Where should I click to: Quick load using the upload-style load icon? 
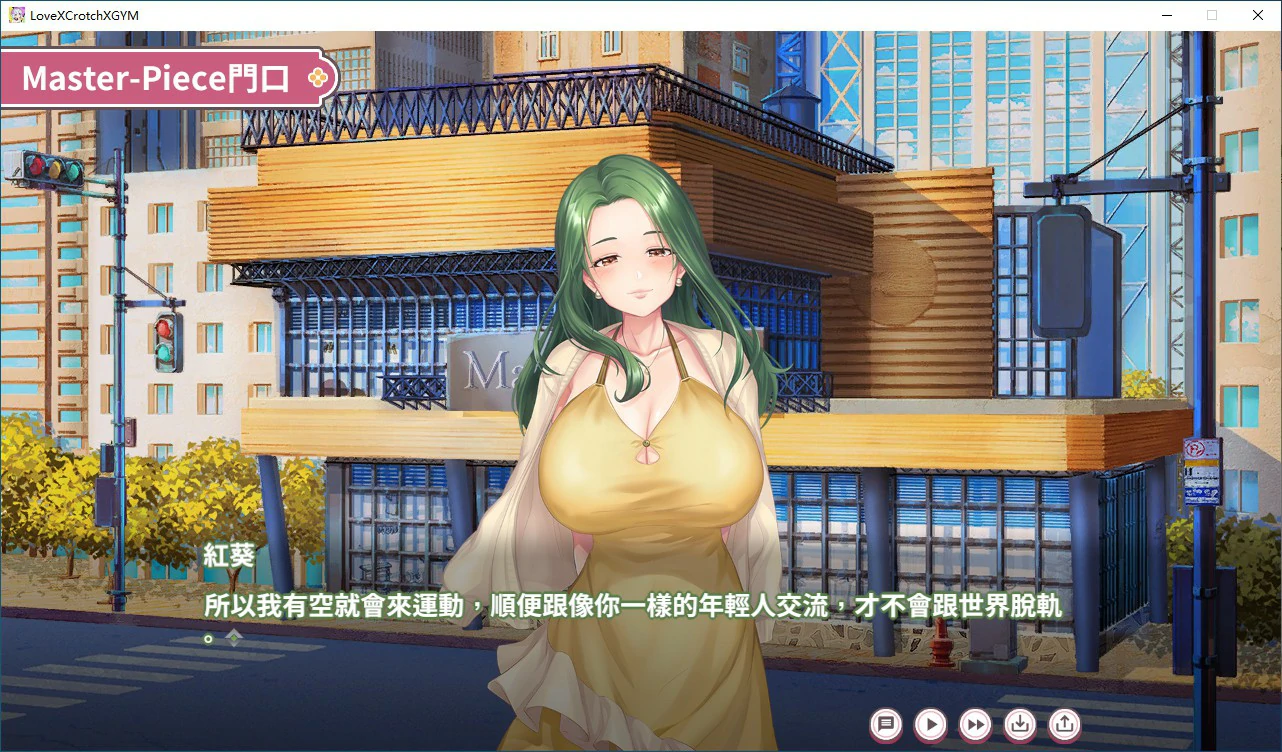pos(1063,725)
